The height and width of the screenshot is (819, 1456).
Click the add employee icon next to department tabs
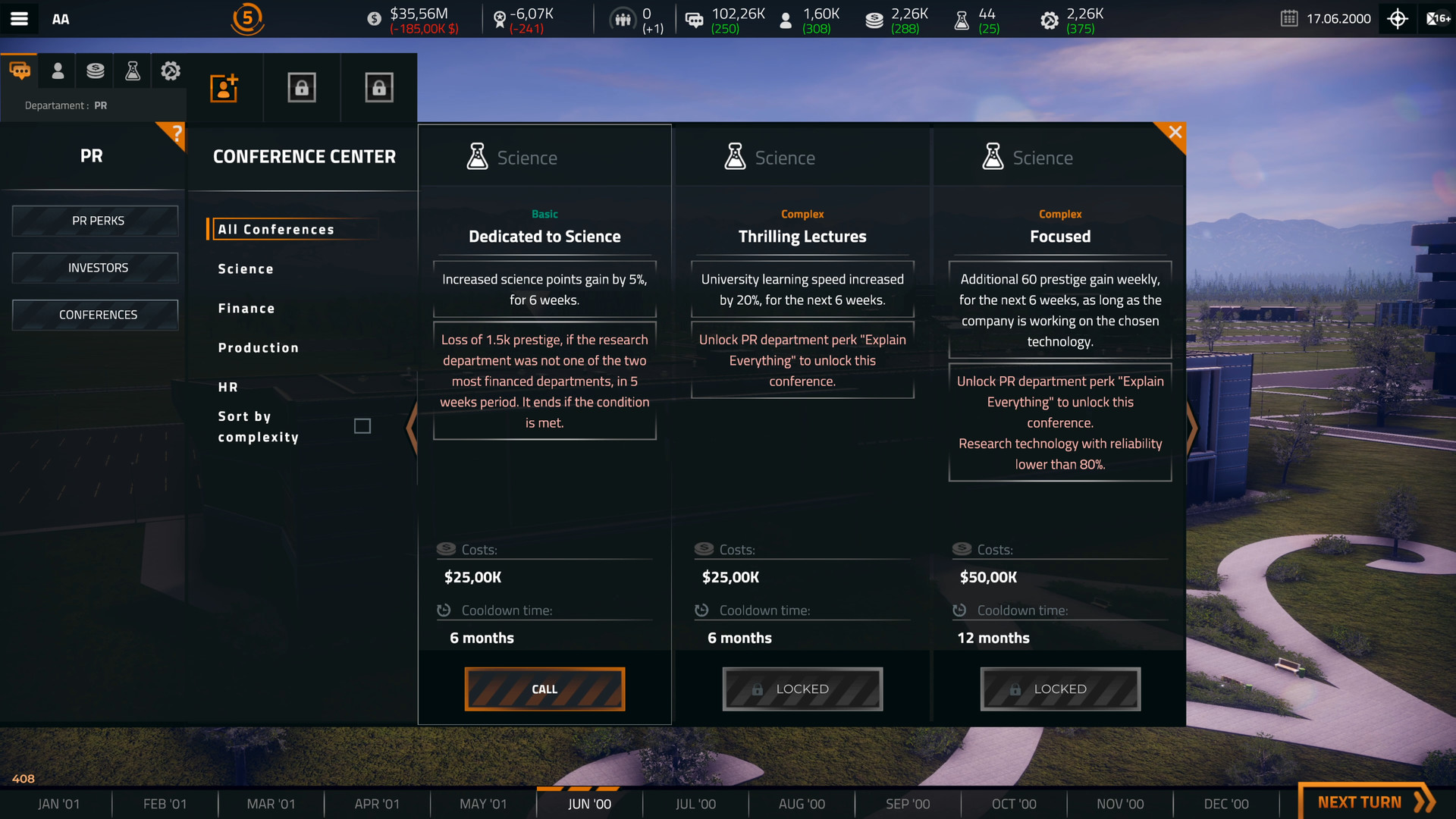click(x=224, y=87)
